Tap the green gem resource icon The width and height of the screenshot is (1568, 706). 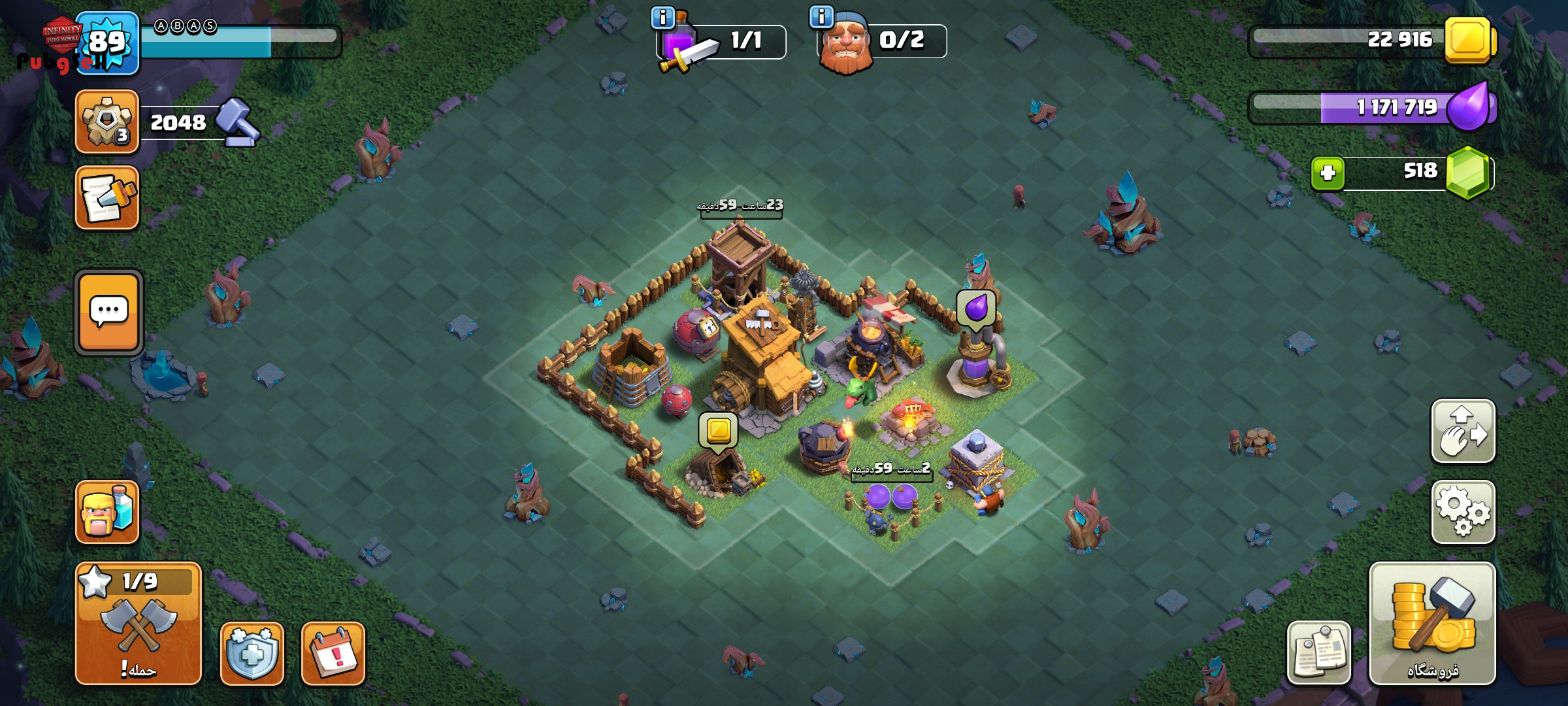[x=1468, y=173]
